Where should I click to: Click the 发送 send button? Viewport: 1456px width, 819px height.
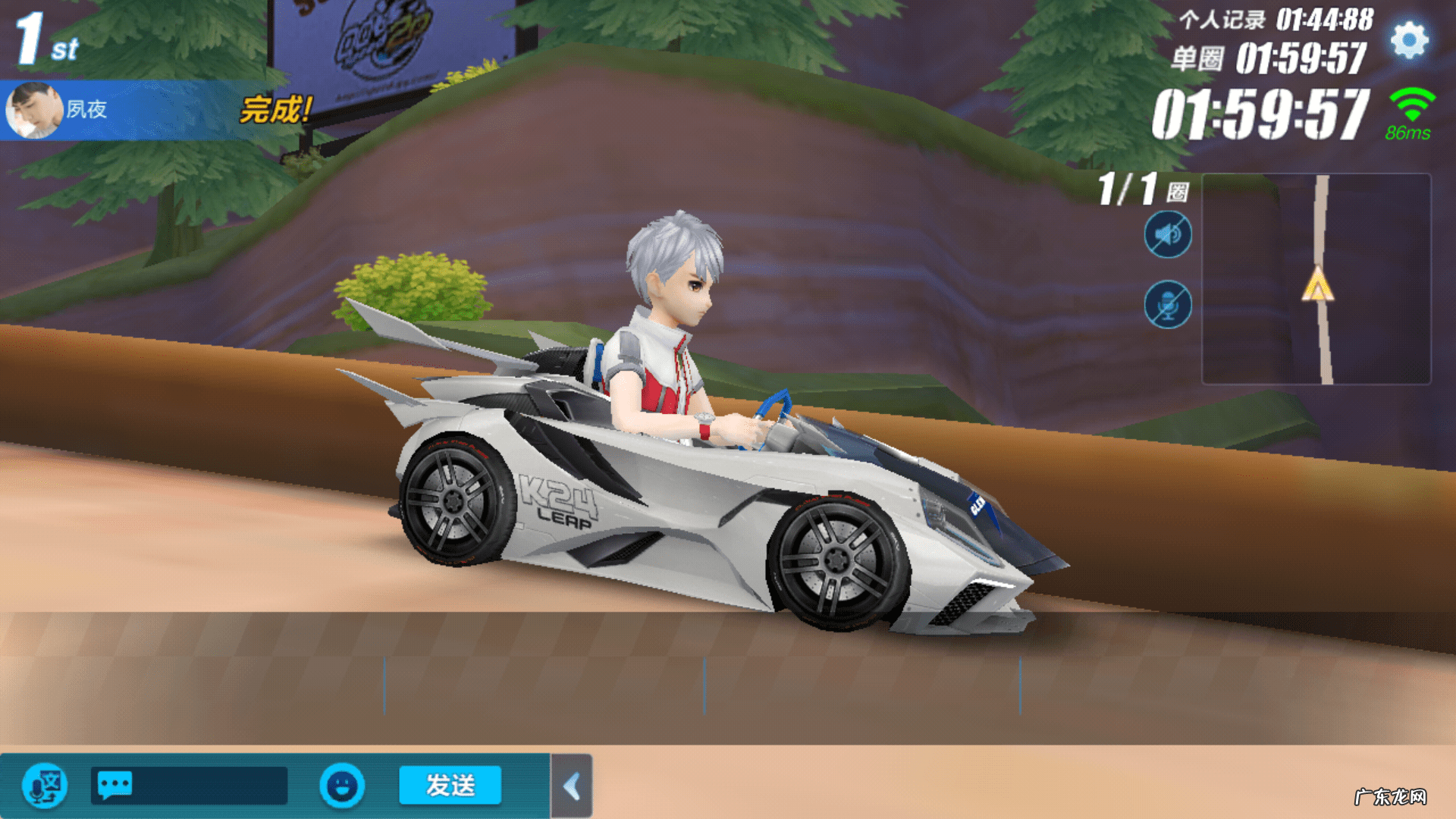450,785
